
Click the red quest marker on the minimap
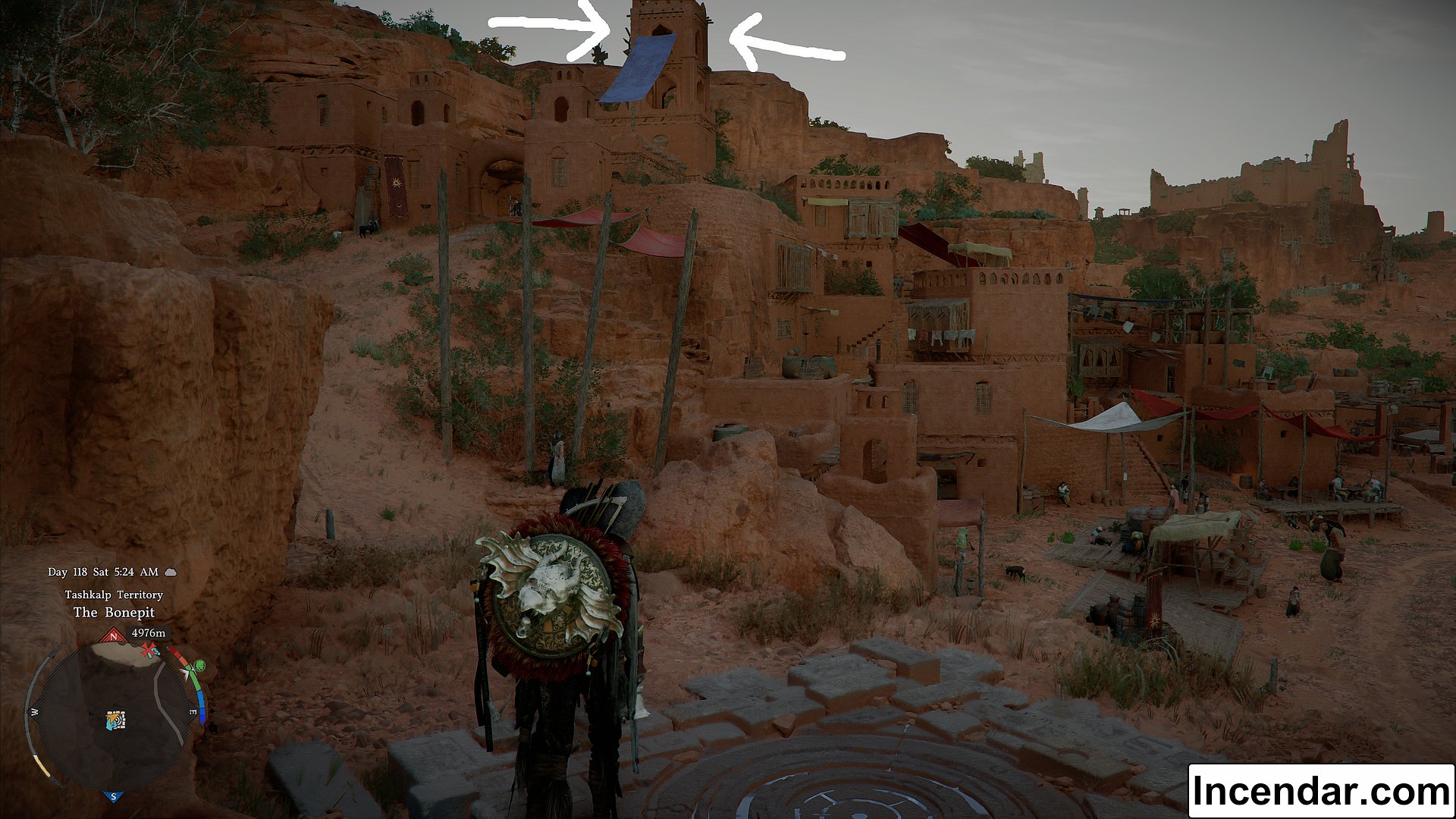[150, 650]
